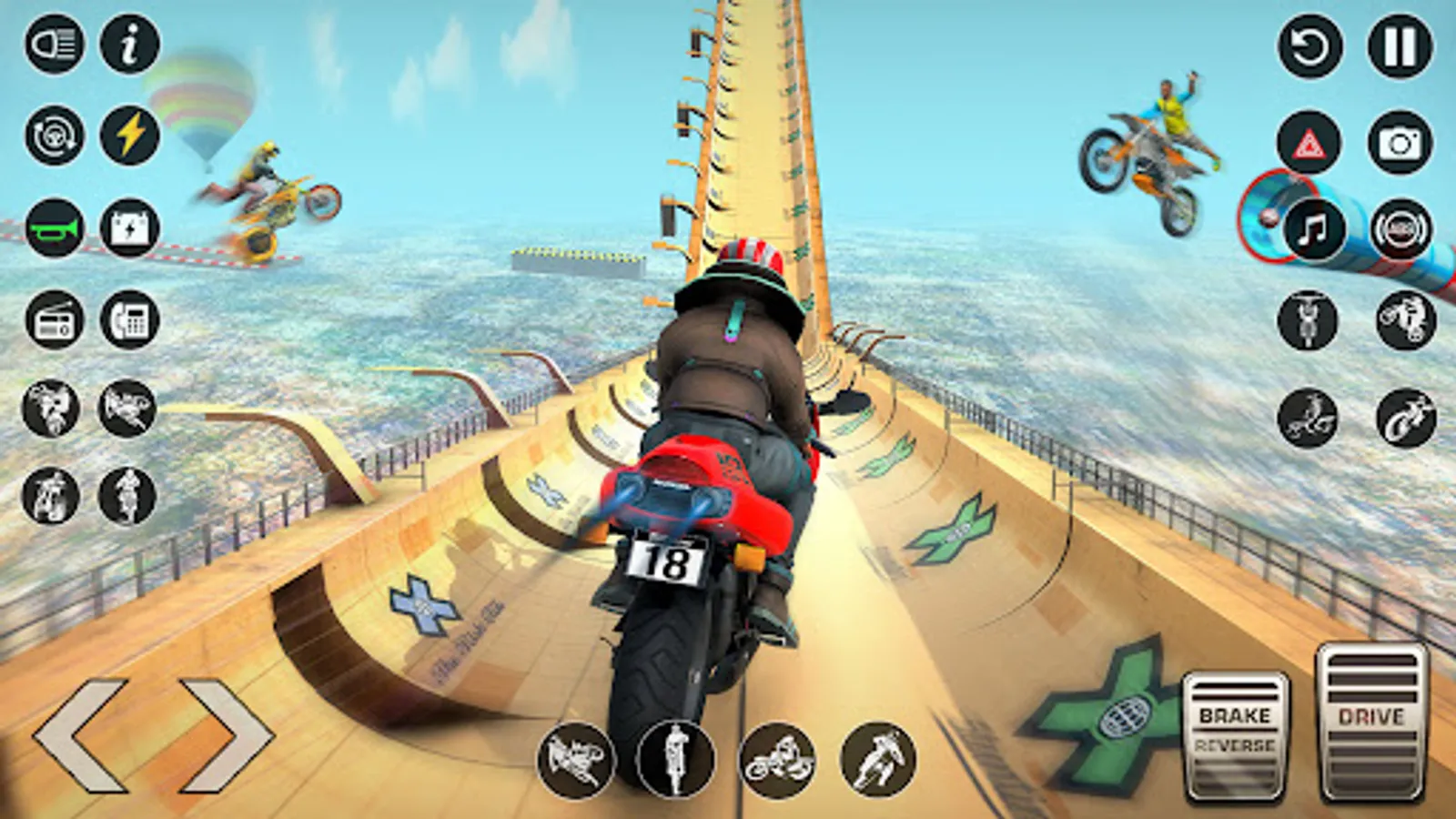Sound the green horn
Screen dimensions: 1456x819
(55, 227)
